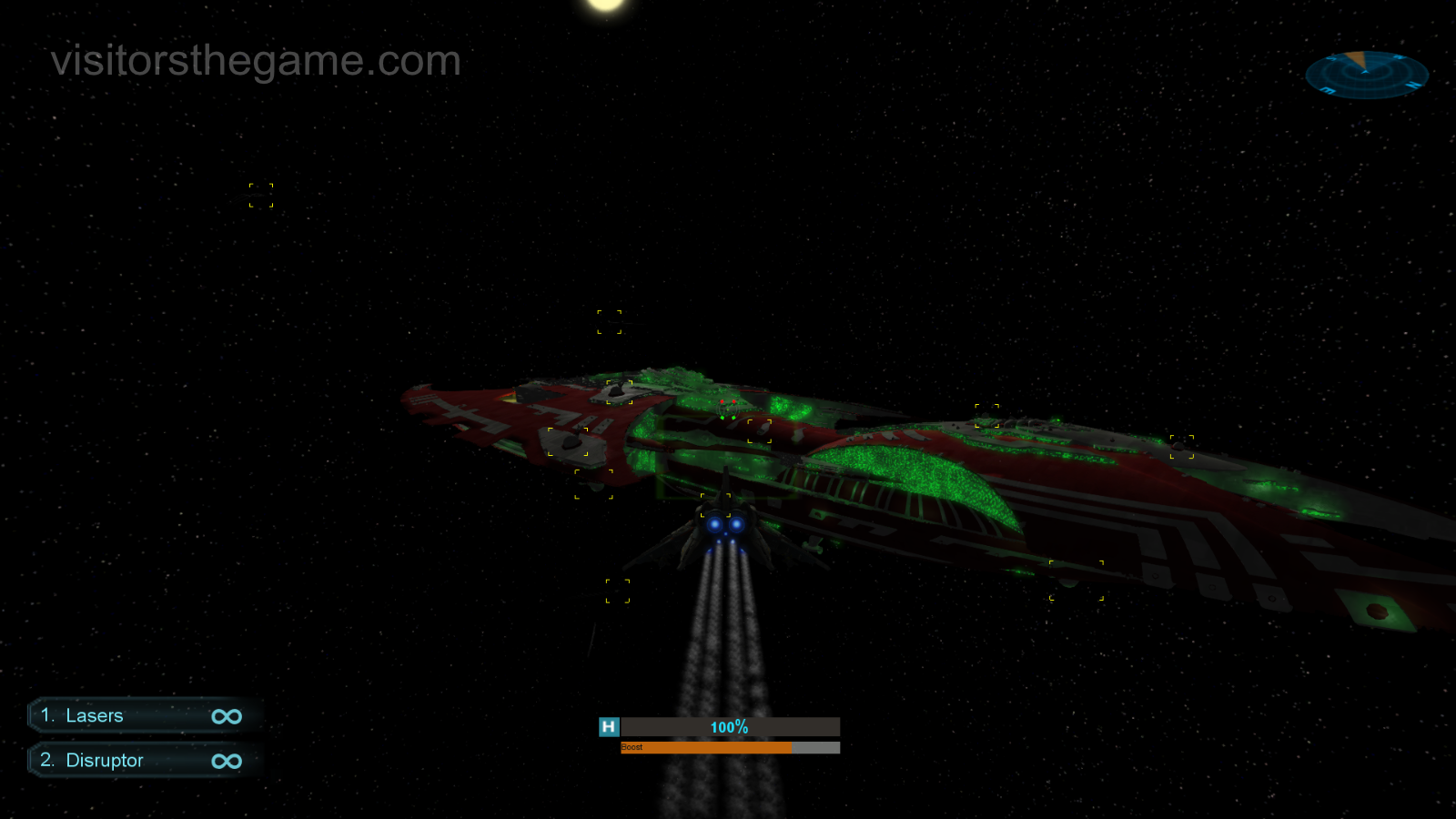
Task: Click the blue H hull indicator icon
Action: pyautogui.click(x=608, y=726)
